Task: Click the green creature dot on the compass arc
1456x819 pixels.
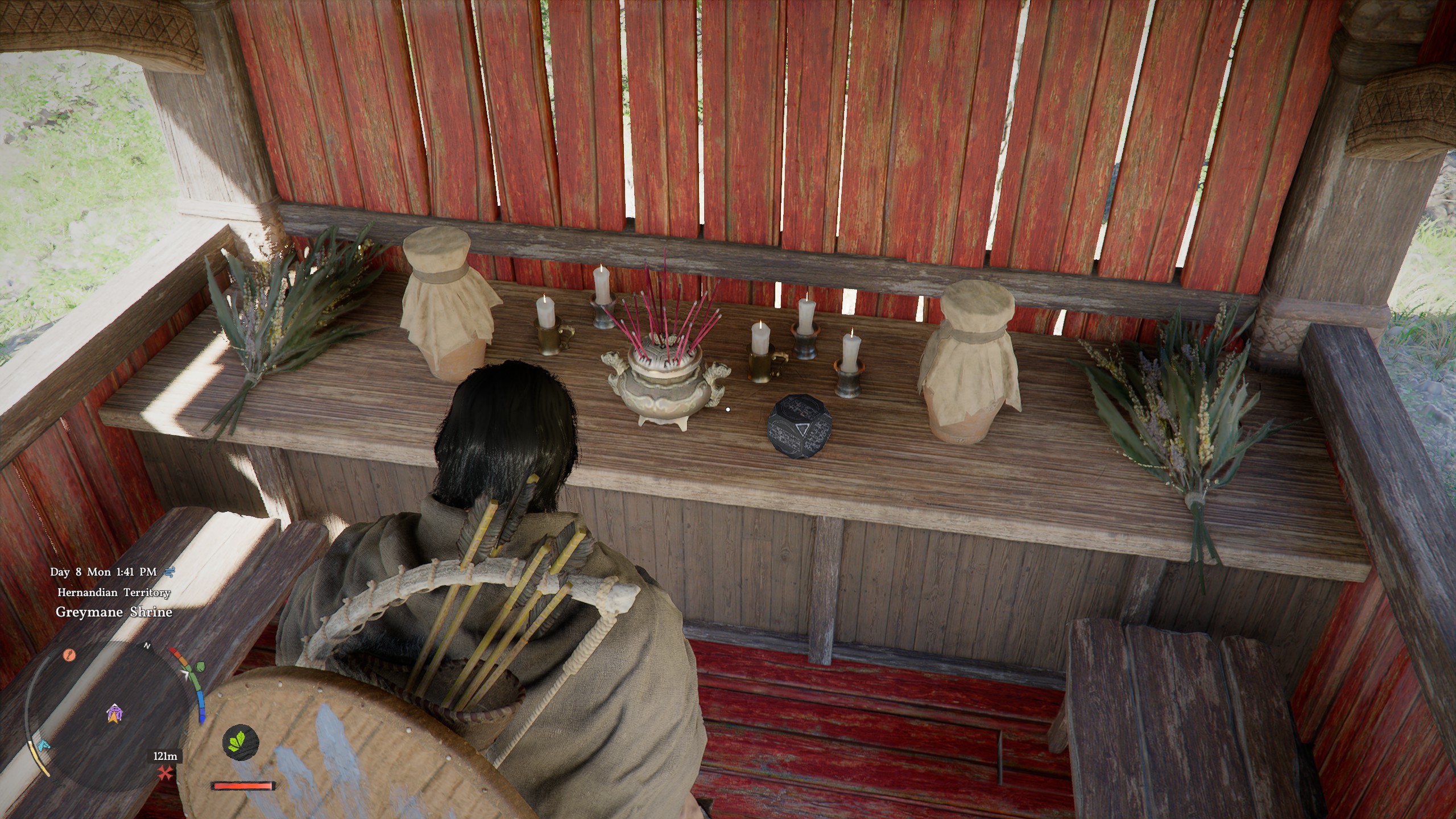Action: 200,667
